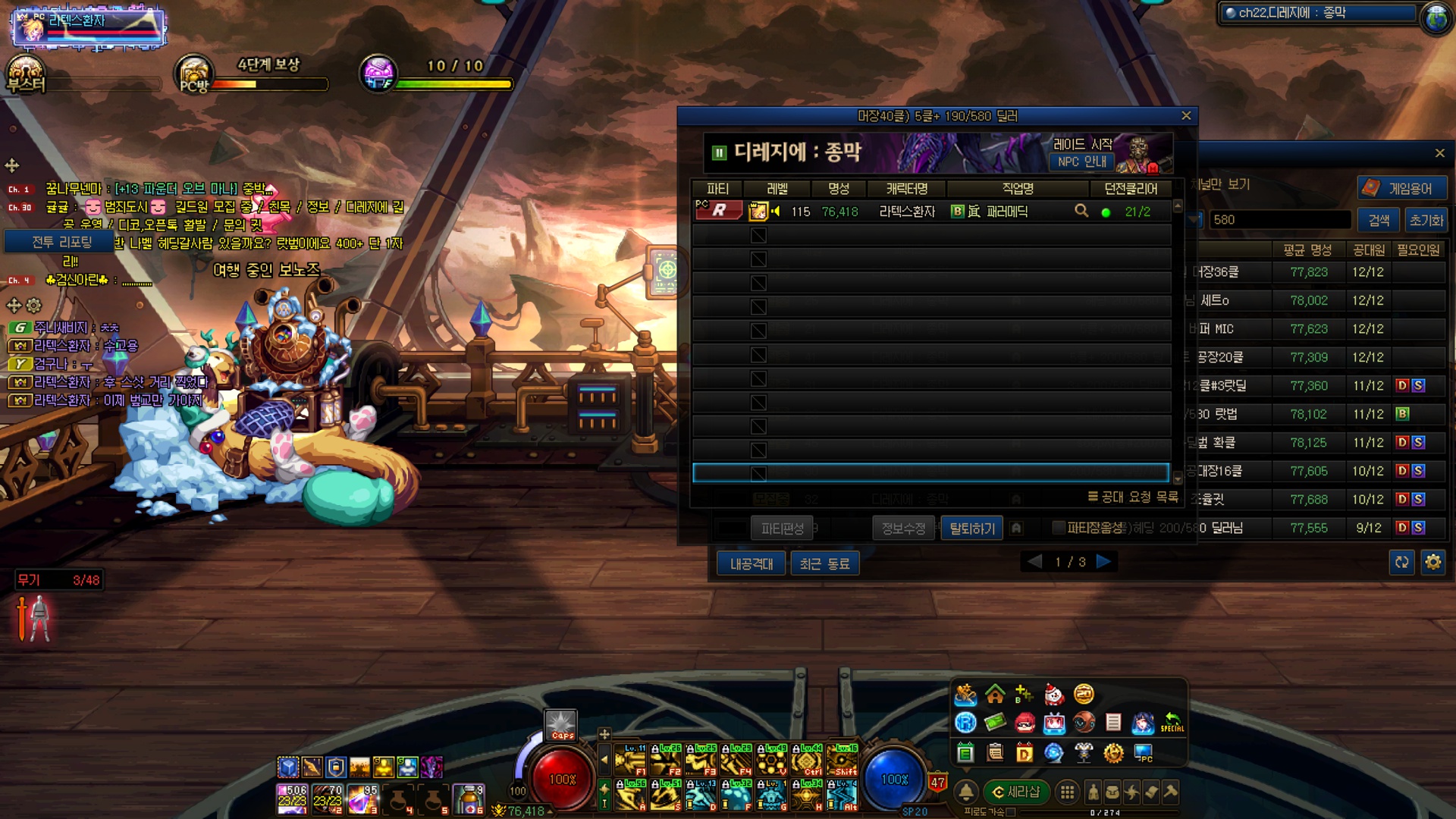Open raid list settings gear icon
This screenshot has width=1456, height=819.
(x=1432, y=562)
